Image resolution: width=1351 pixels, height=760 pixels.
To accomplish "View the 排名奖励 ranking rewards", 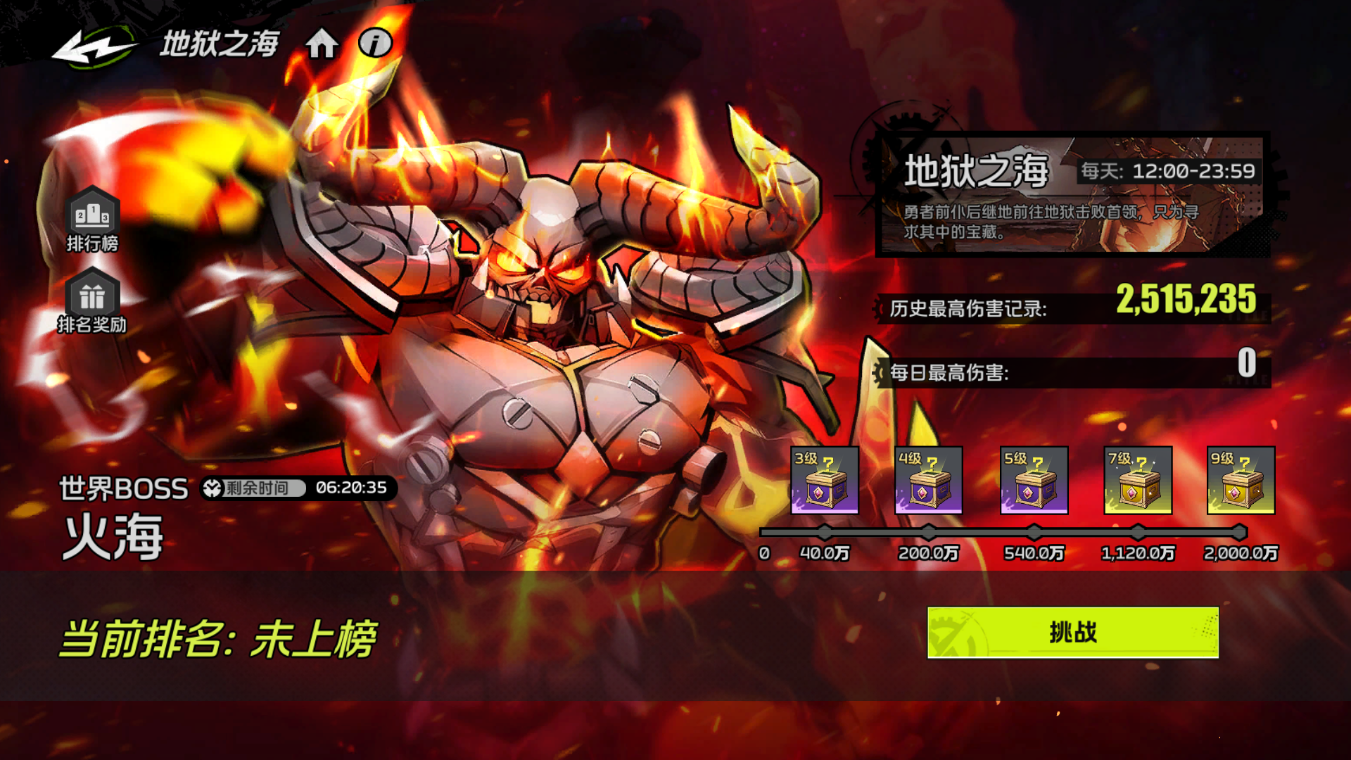I will [91, 297].
